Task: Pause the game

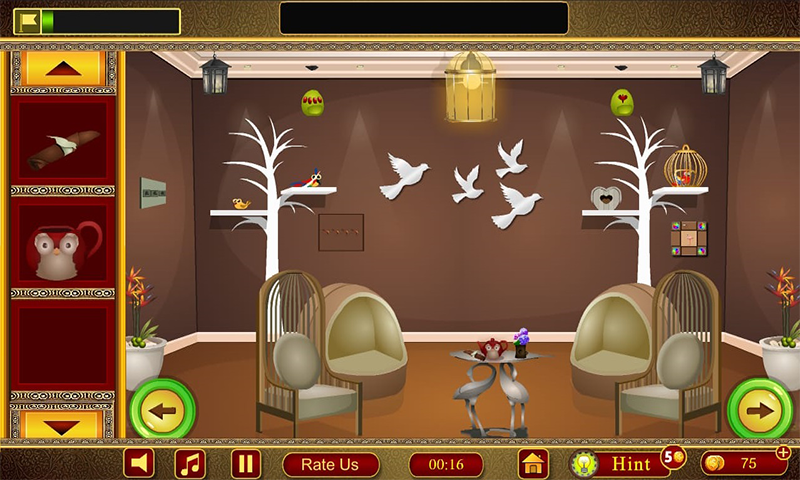Action: tap(245, 463)
